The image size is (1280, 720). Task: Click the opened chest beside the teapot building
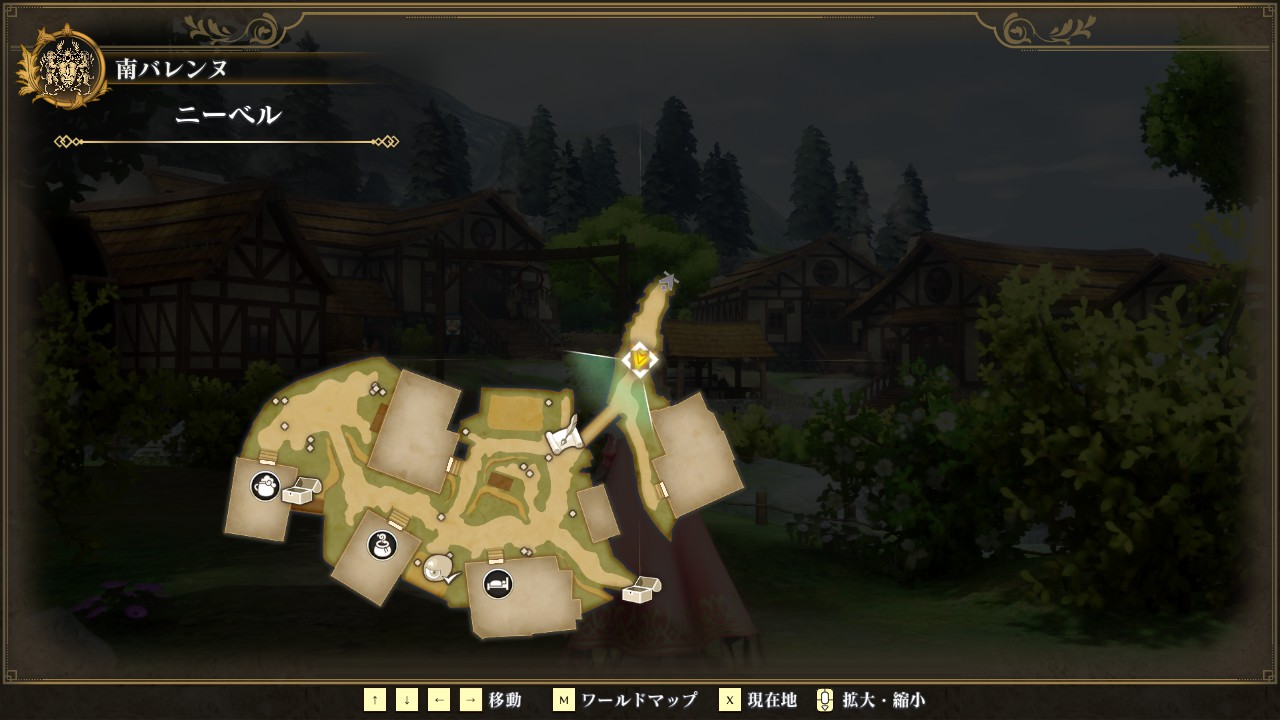(x=301, y=490)
